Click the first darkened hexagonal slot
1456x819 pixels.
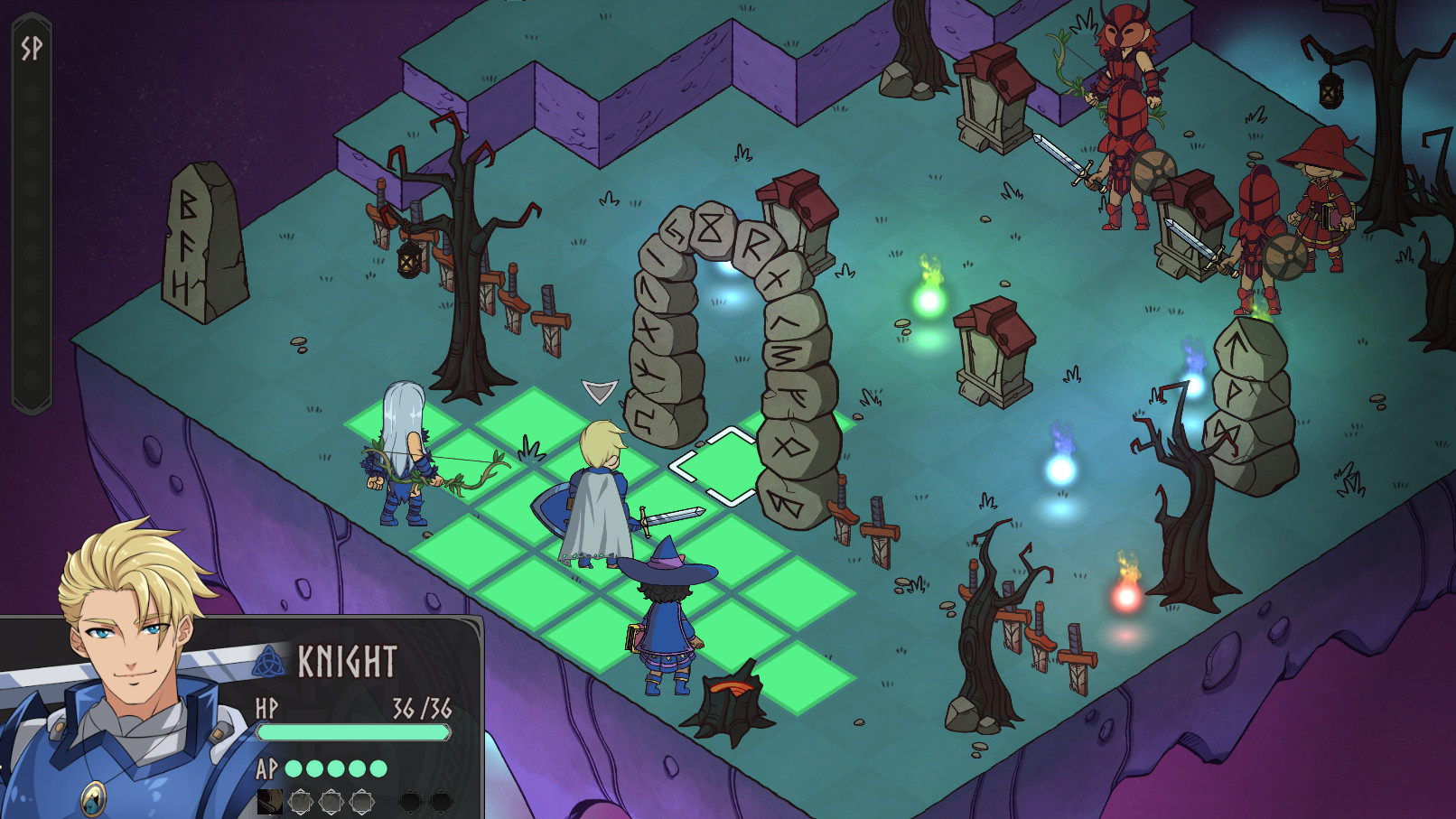point(412,802)
